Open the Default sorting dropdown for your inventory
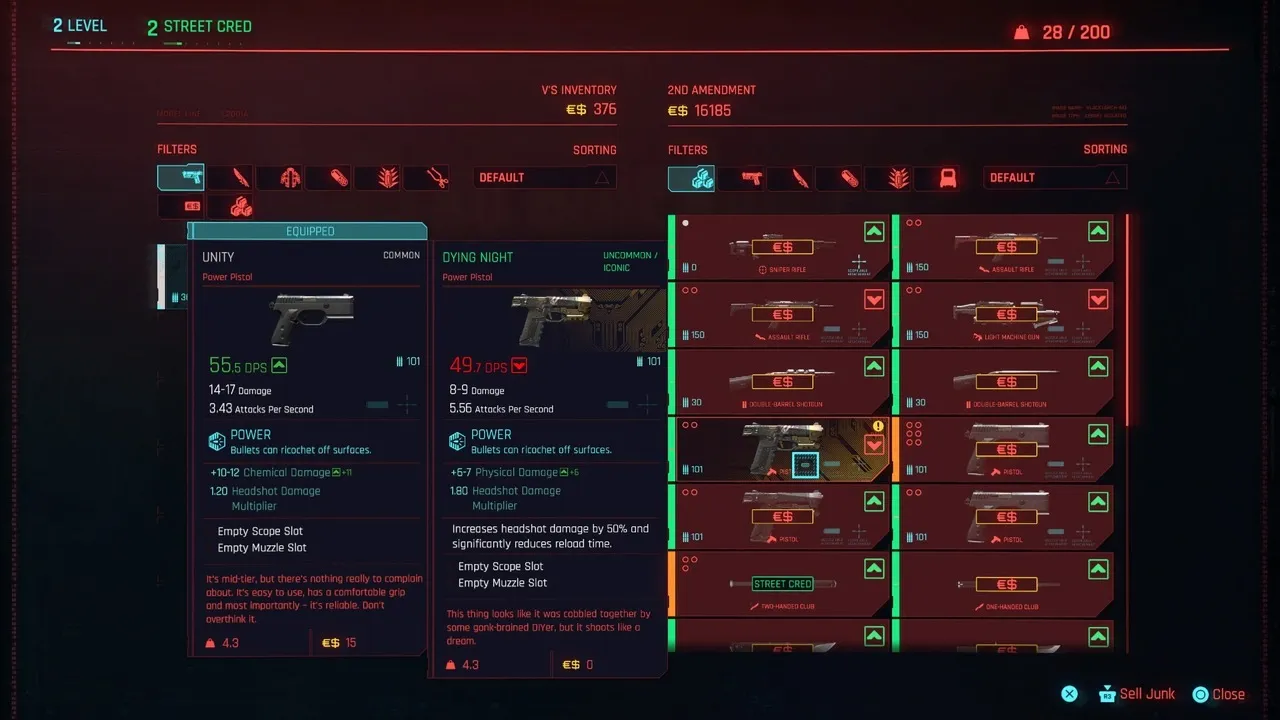Image resolution: width=1280 pixels, height=720 pixels. click(x=544, y=177)
